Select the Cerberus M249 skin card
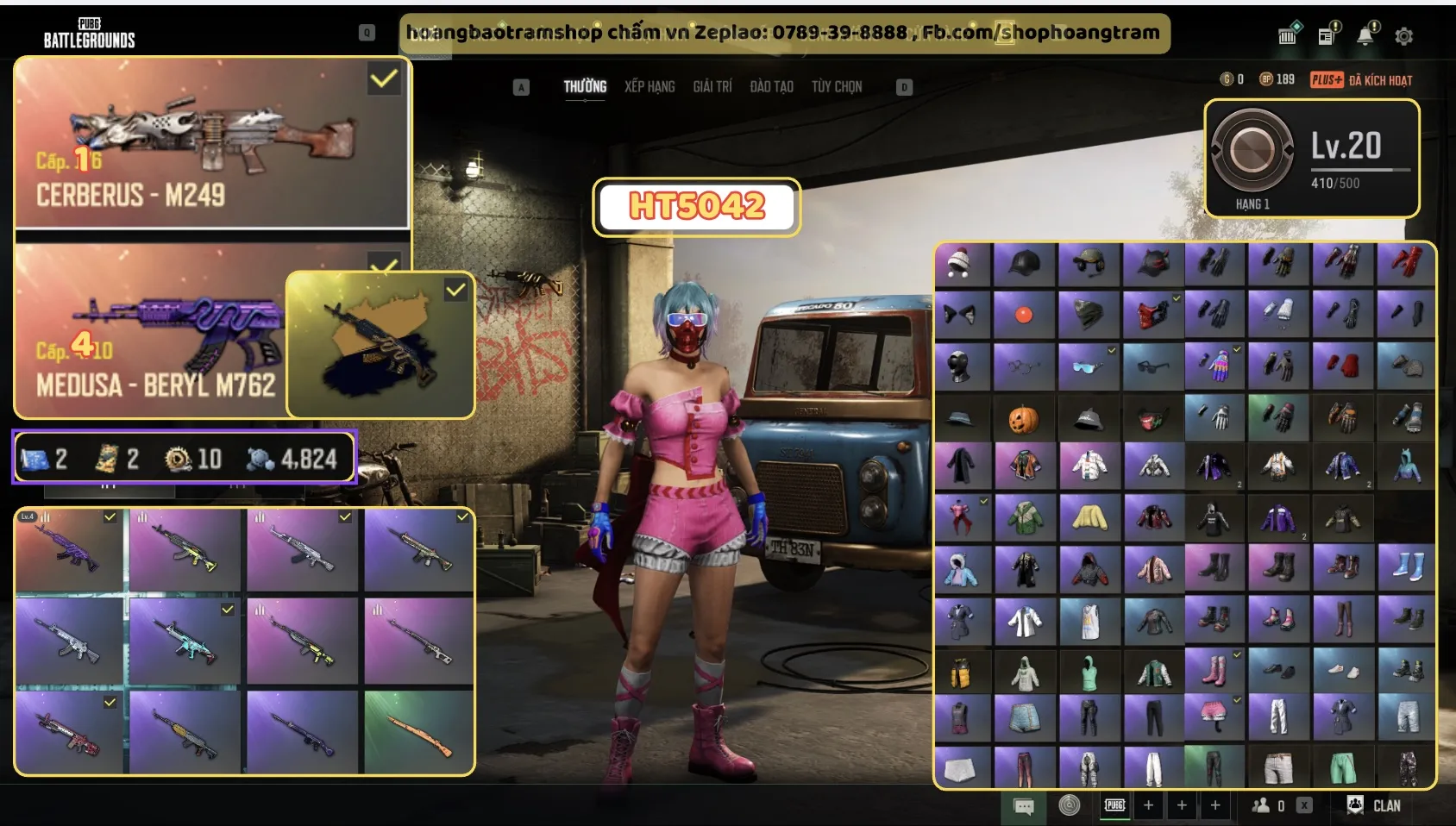This screenshot has height=826, width=1456. point(212,143)
